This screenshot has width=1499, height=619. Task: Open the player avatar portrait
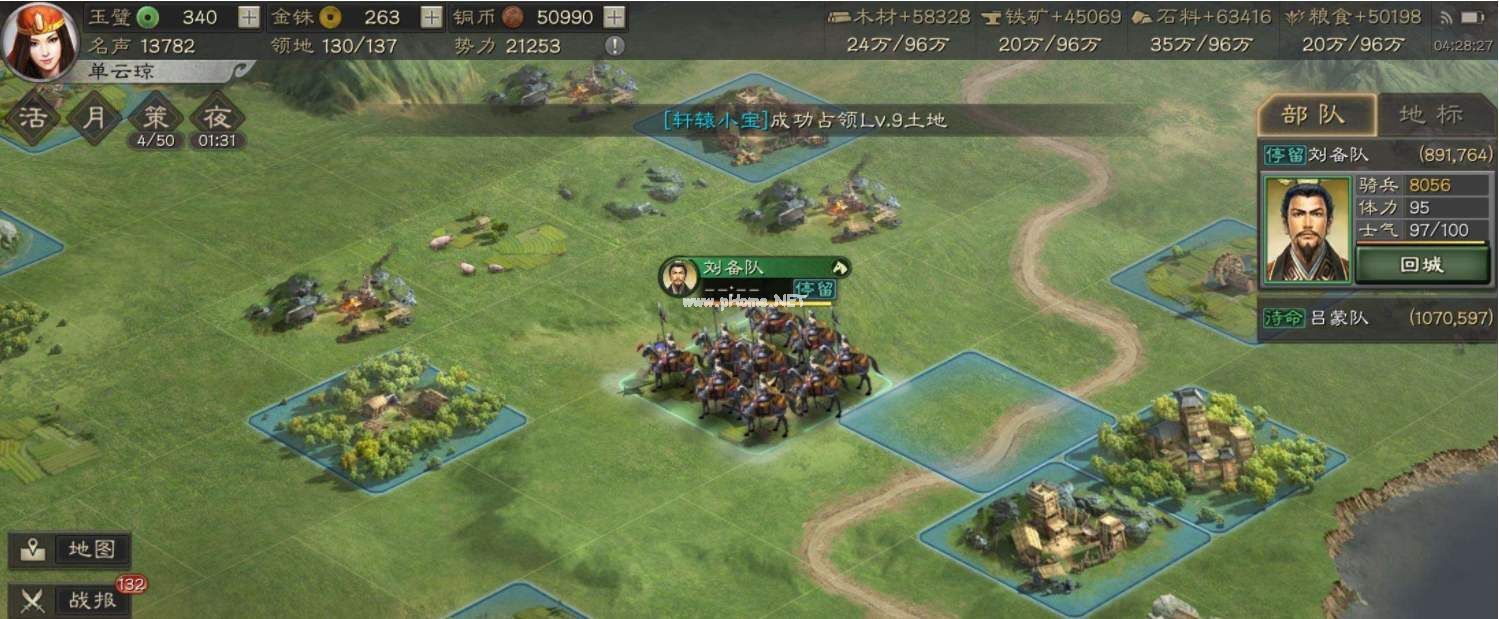(40, 41)
